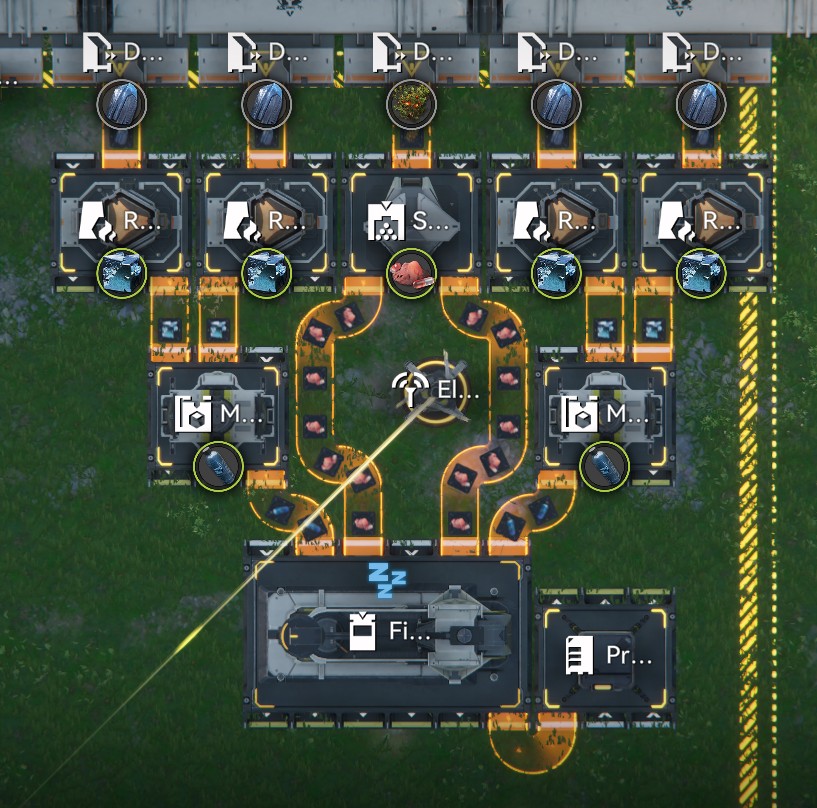Screen dimensions: 817x808
Task: Click the pink ore product icon
Action: pos(411,272)
